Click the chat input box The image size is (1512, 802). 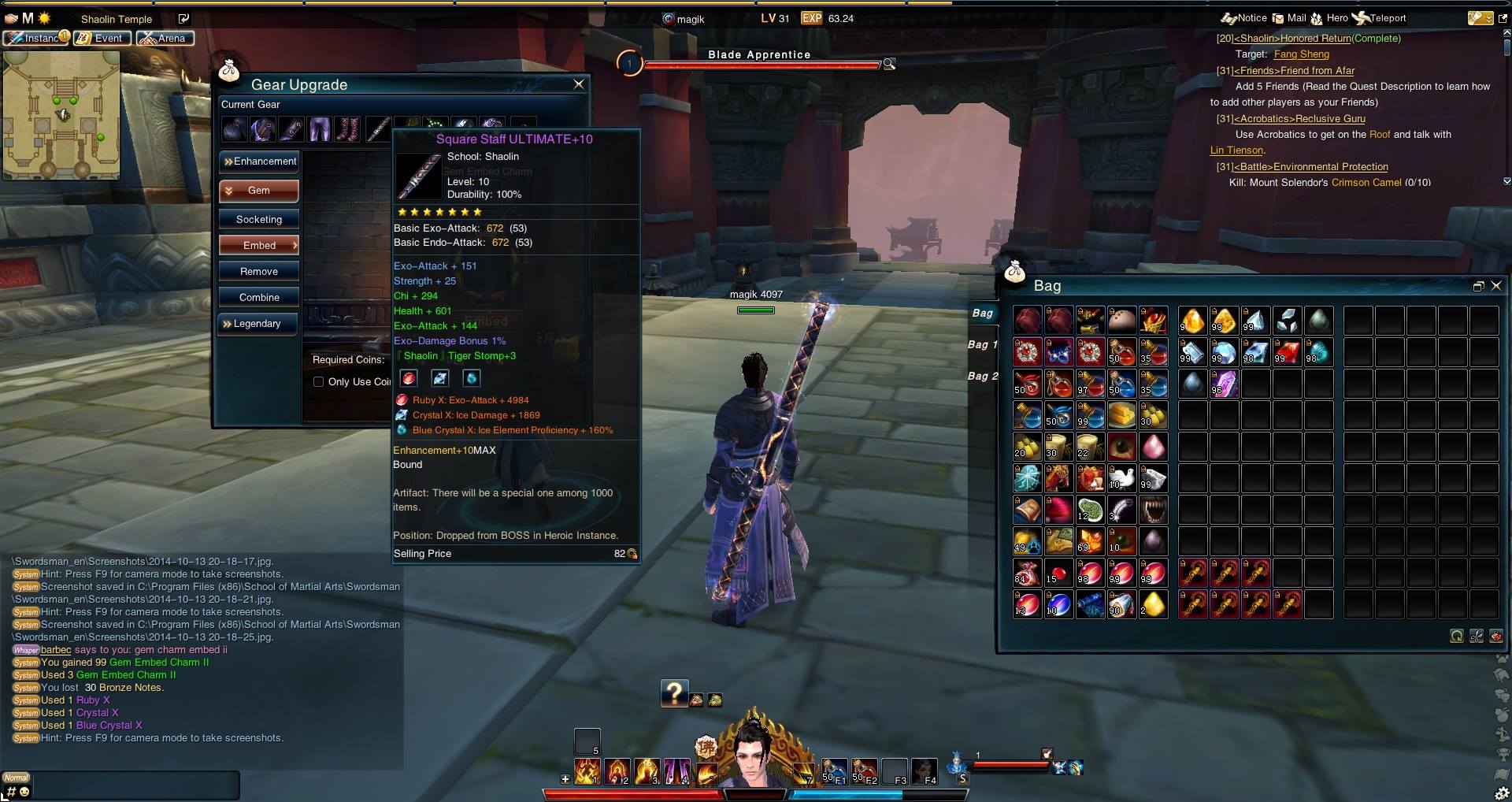[134, 786]
